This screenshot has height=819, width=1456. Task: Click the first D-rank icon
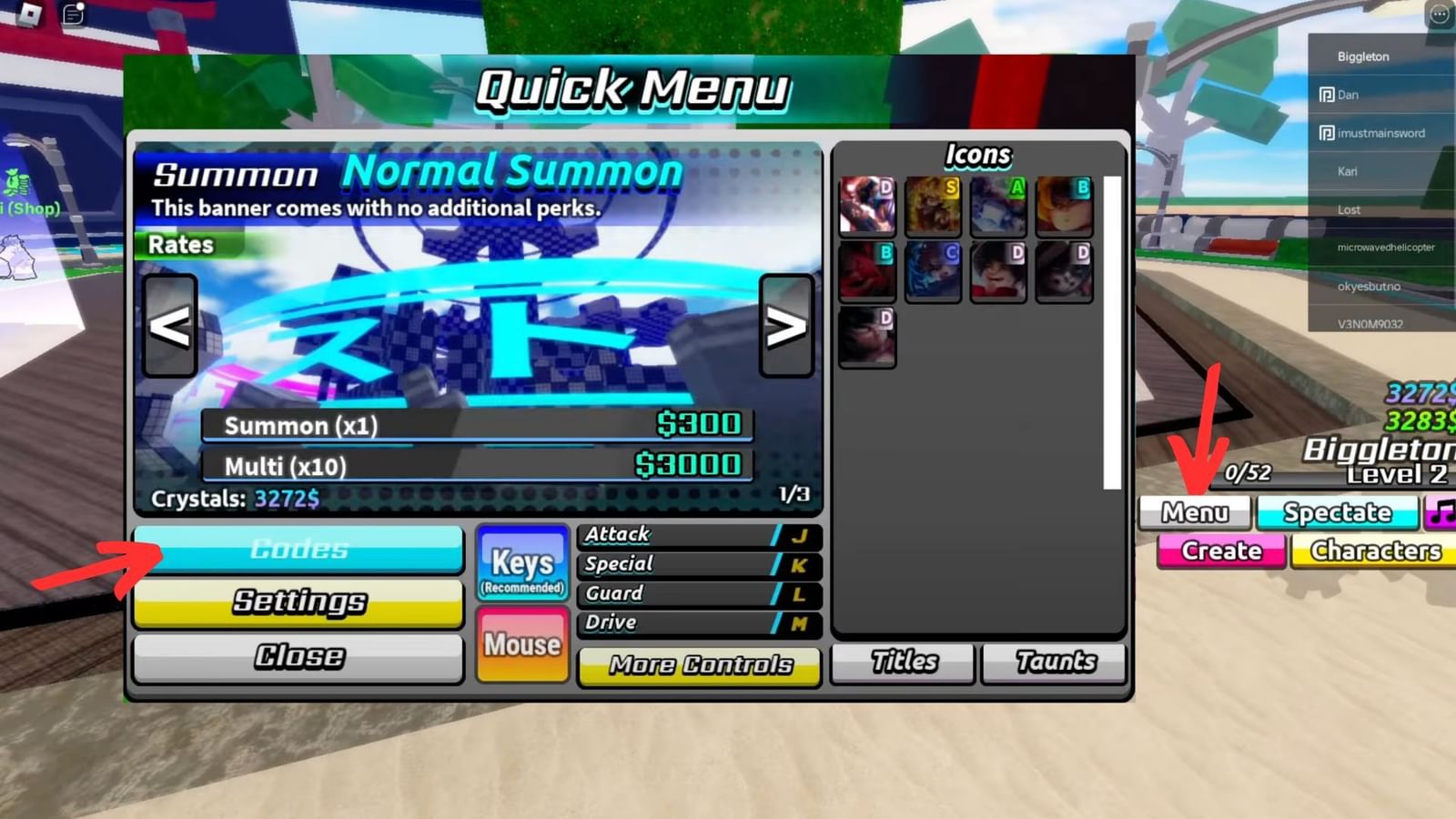[x=867, y=205]
